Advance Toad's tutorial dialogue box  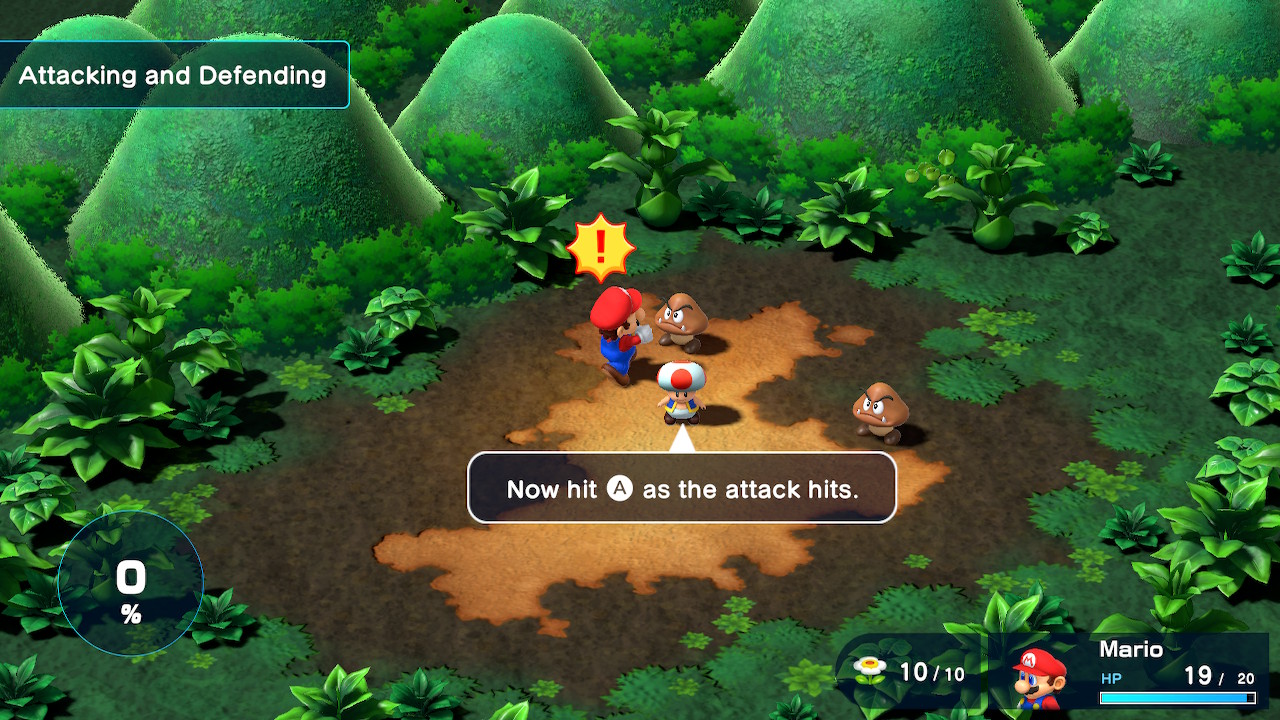(x=682, y=488)
